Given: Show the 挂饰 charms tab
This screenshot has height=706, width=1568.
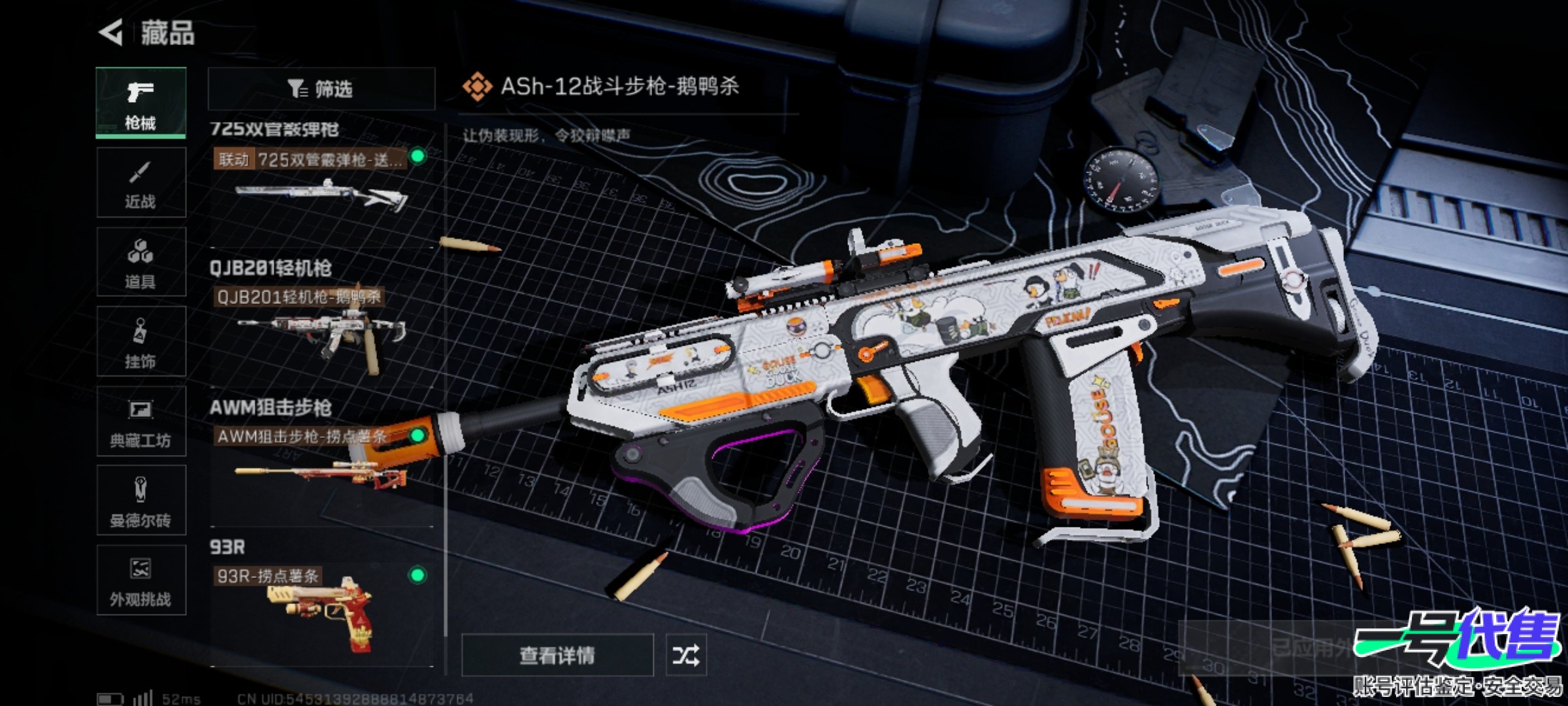Looking at the screenshot, I should [x=140, y=341].
